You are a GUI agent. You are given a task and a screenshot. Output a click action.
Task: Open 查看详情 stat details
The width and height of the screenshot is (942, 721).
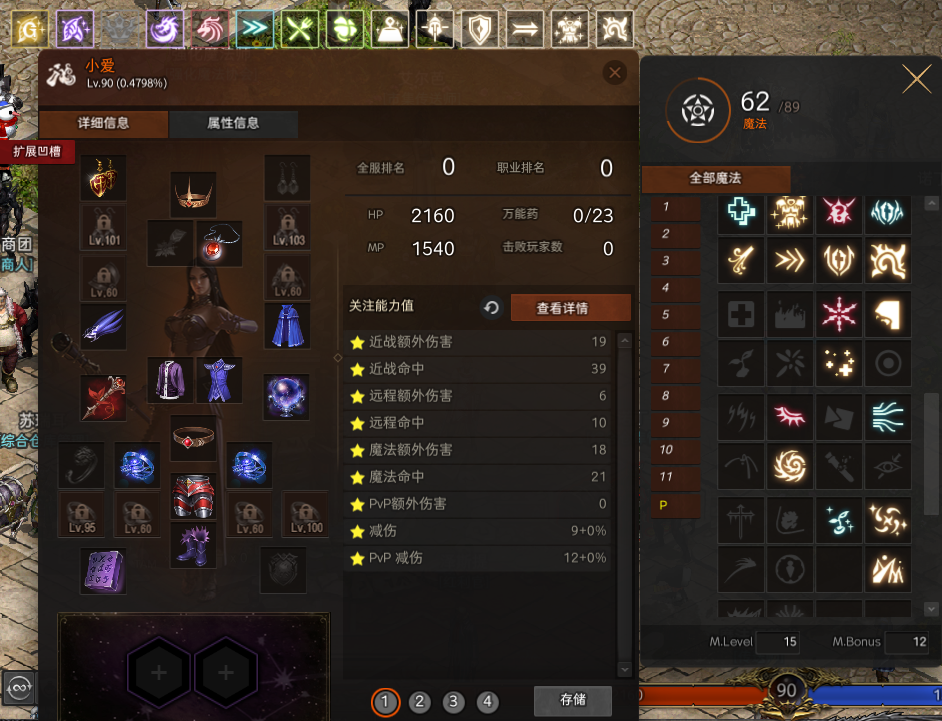[x=570, y=308]
